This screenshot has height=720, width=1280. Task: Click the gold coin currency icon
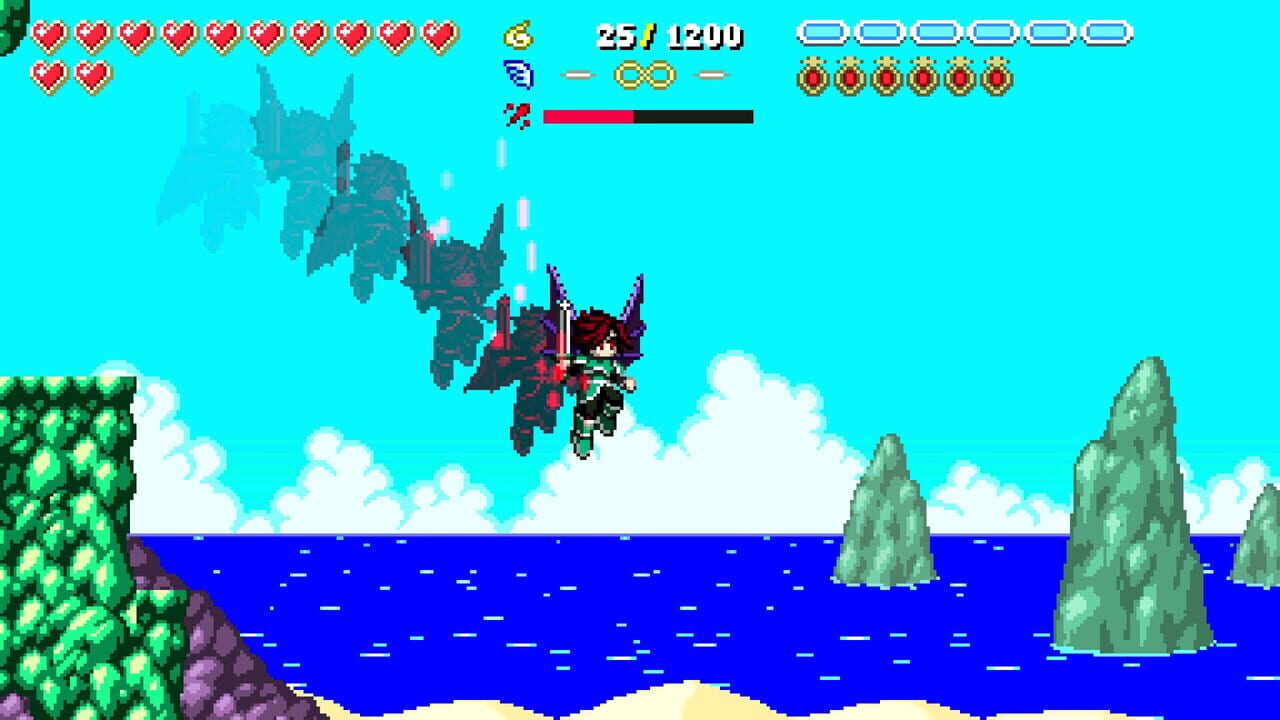coord(520,35)
